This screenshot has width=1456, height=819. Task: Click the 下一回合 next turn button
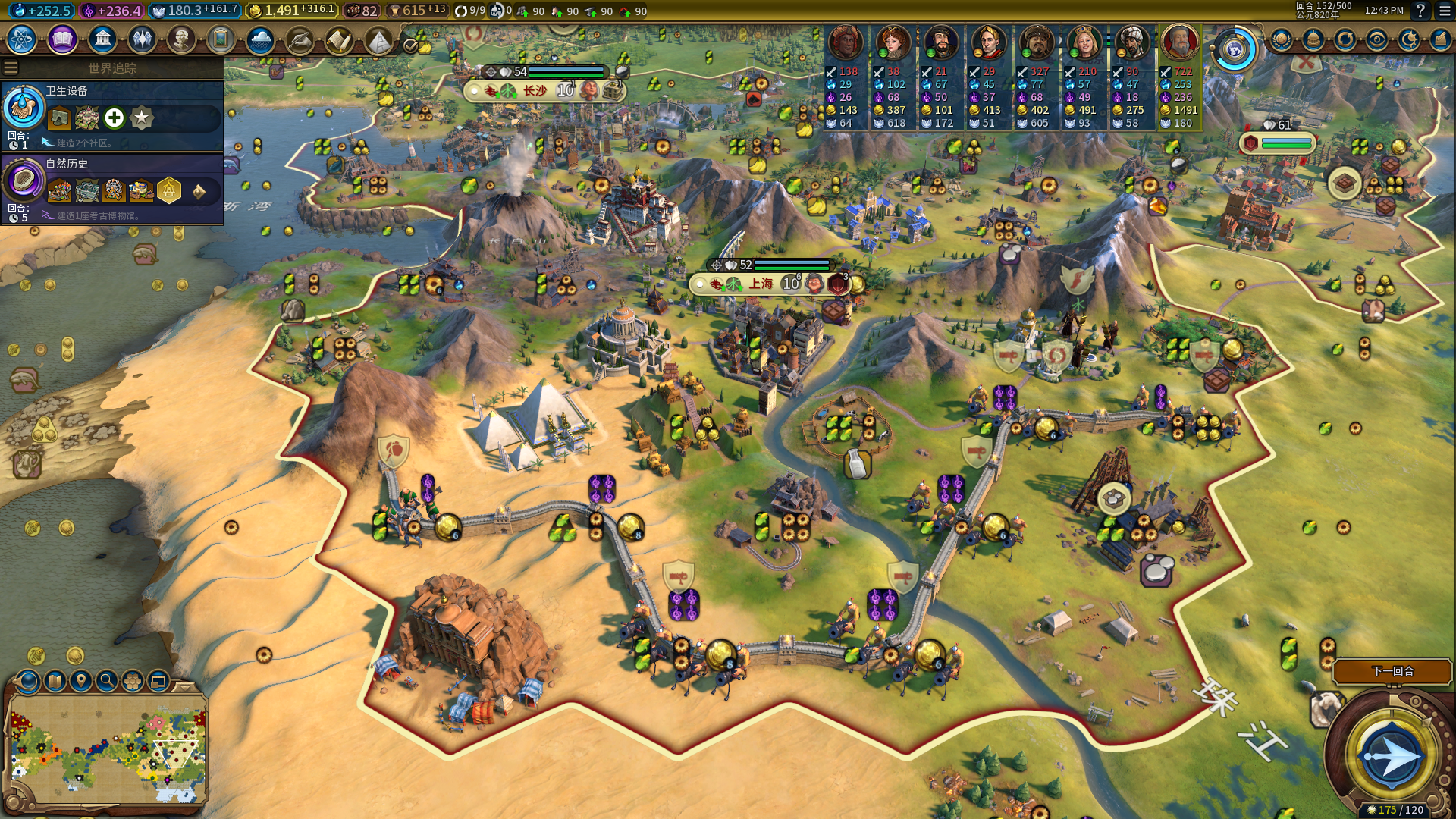pos(1392,671)
